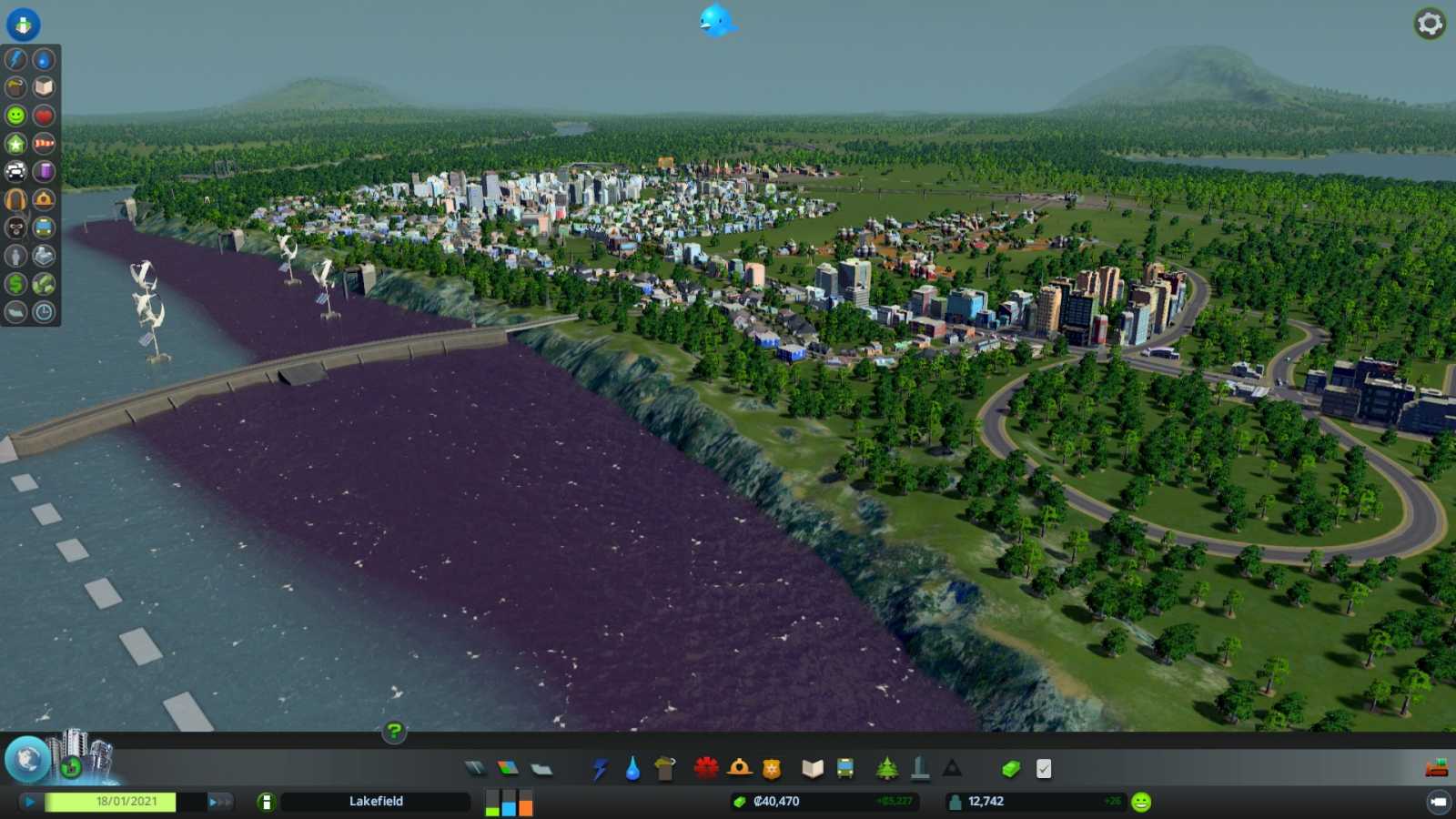
Task: View the happiness info view
Action: (14, 116)
